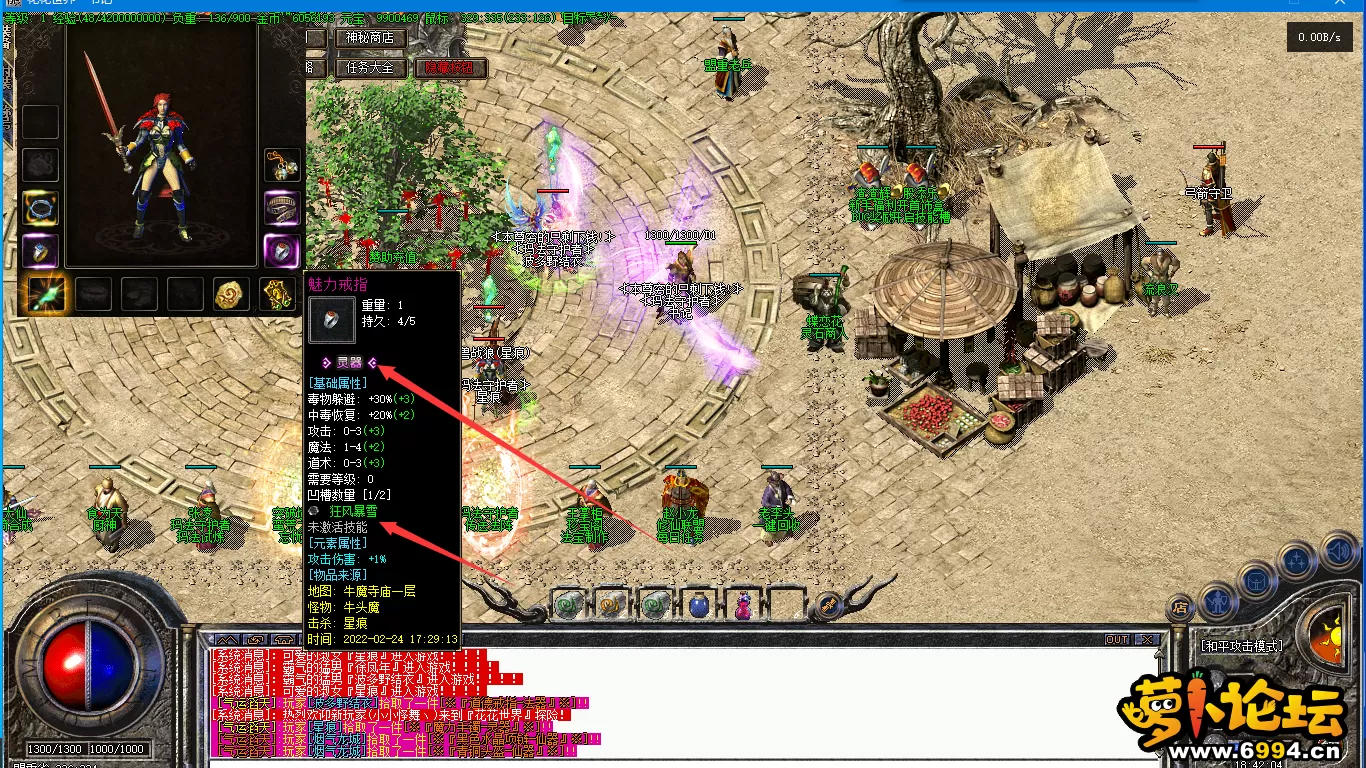The image size is (1366, 768).
Task: Toggle sound with the speaker button
Action: (x=1337, y=549)
